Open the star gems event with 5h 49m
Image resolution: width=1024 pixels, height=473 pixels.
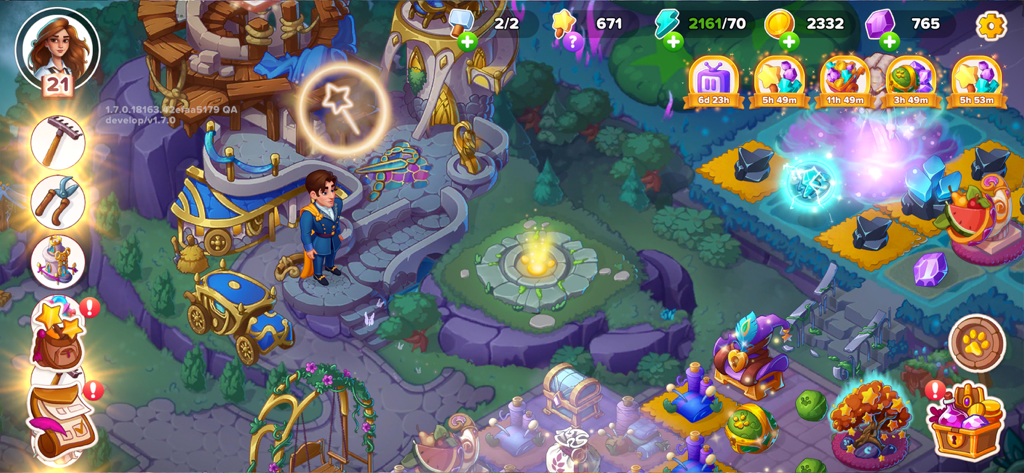(779, 81)
